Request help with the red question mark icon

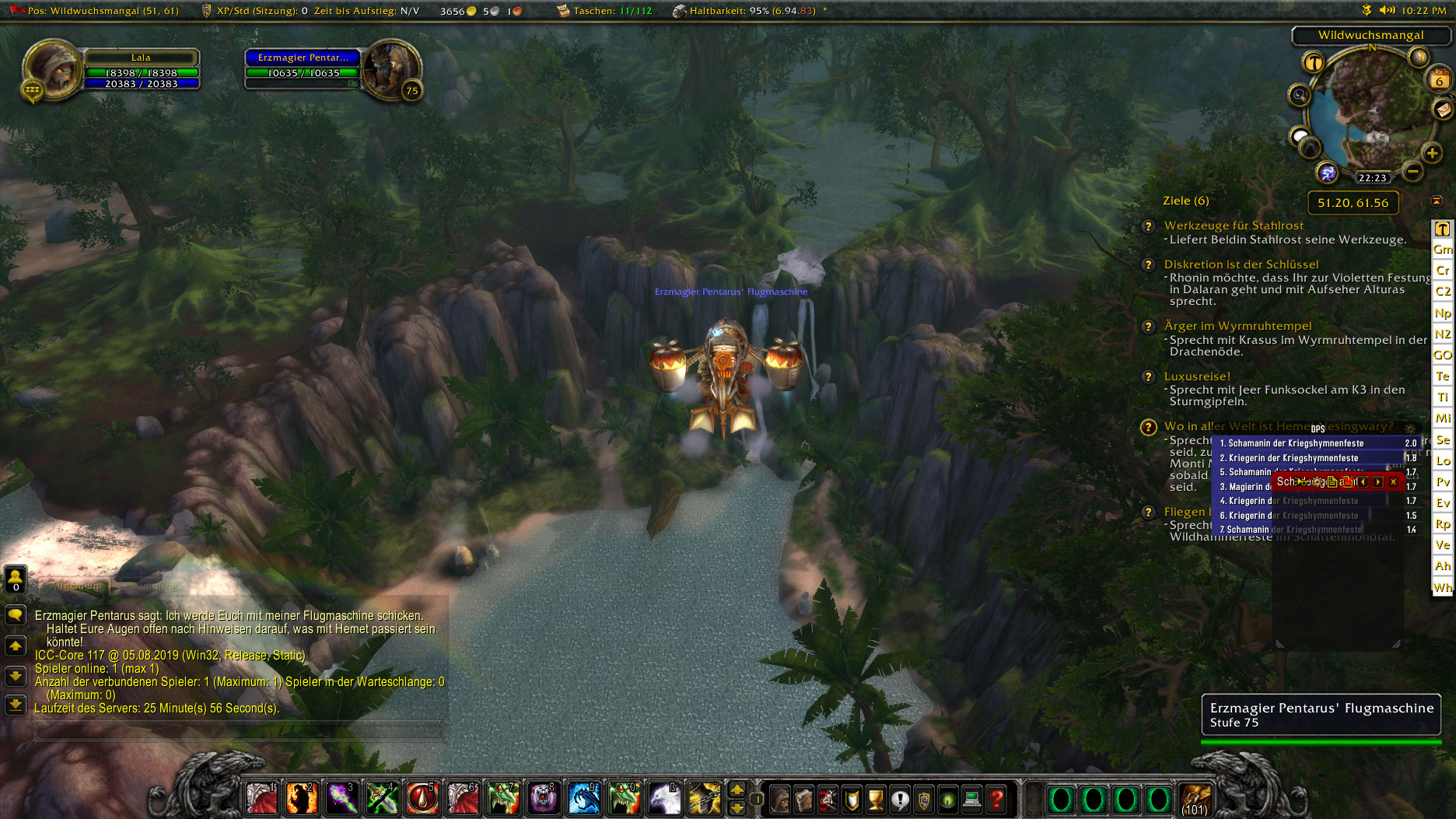995,800
